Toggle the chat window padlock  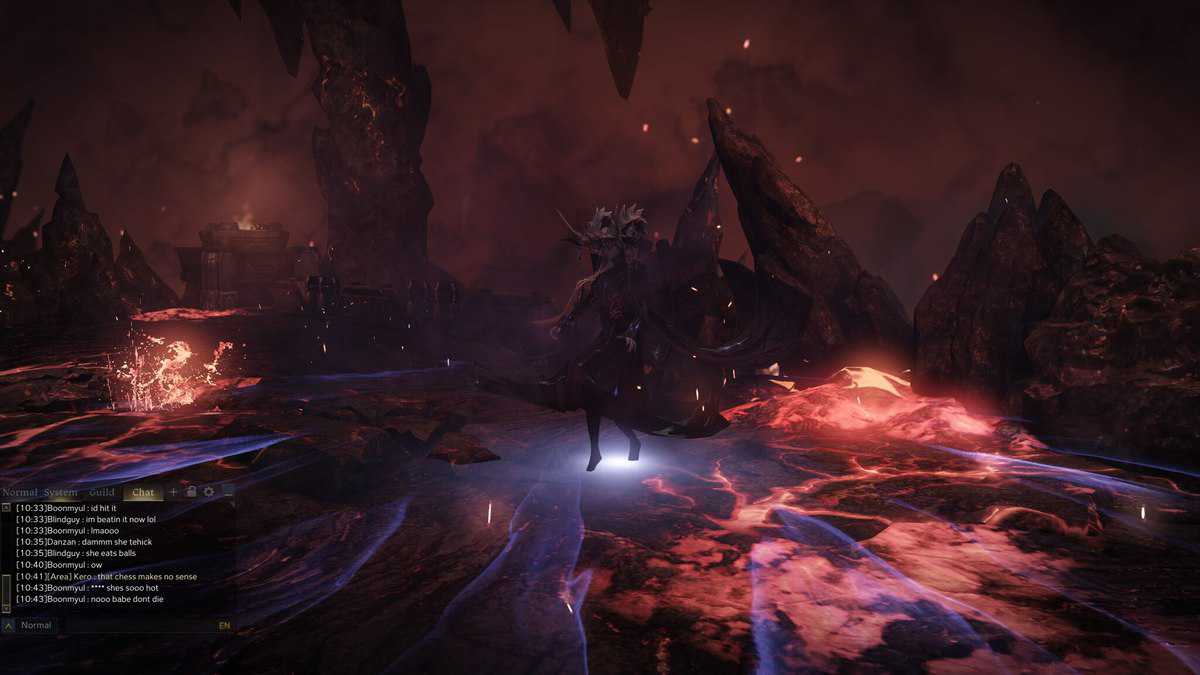[x=191, y=492]
